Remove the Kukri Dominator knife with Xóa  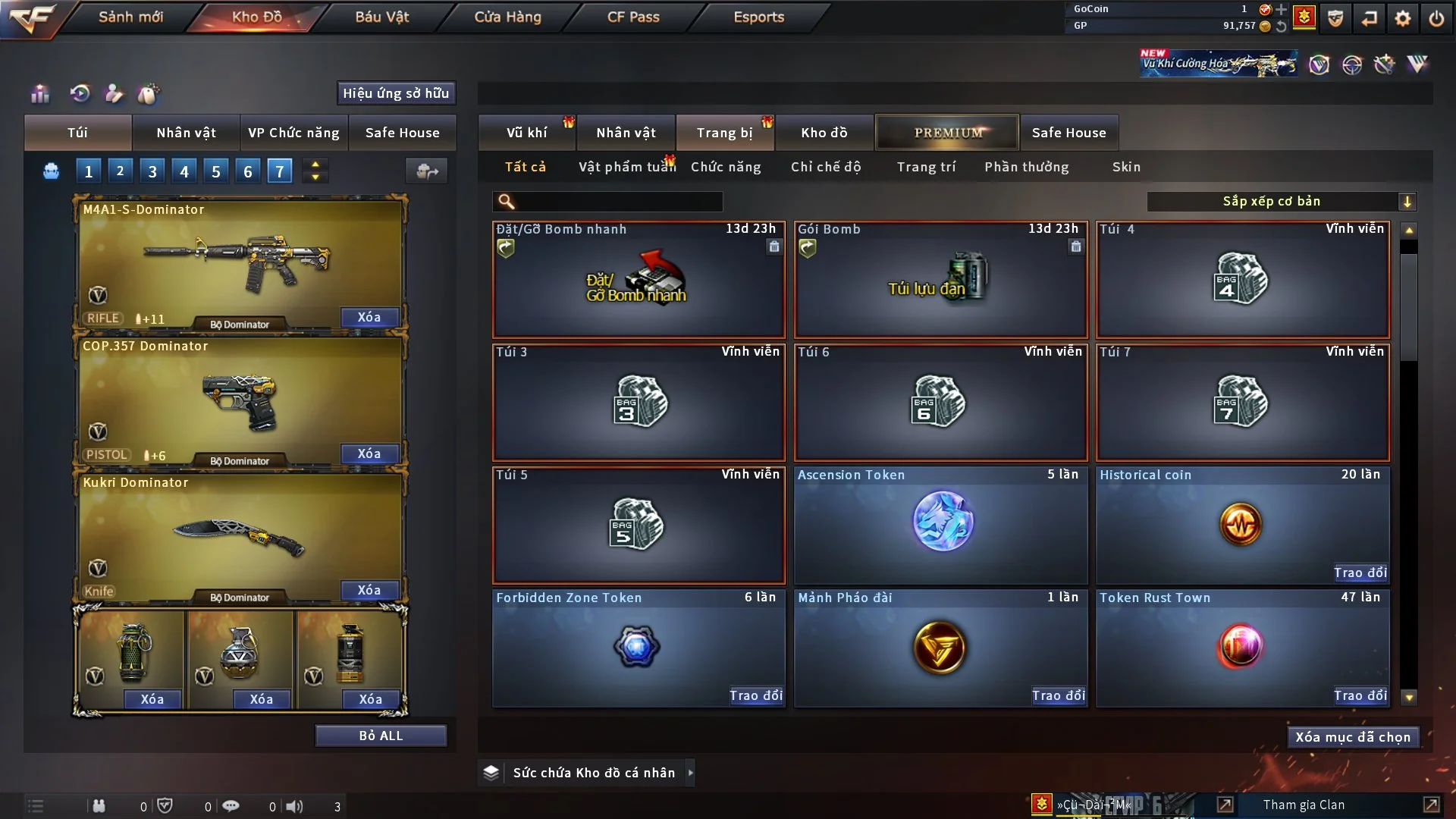pyautogui.click(x=369, y=590)
